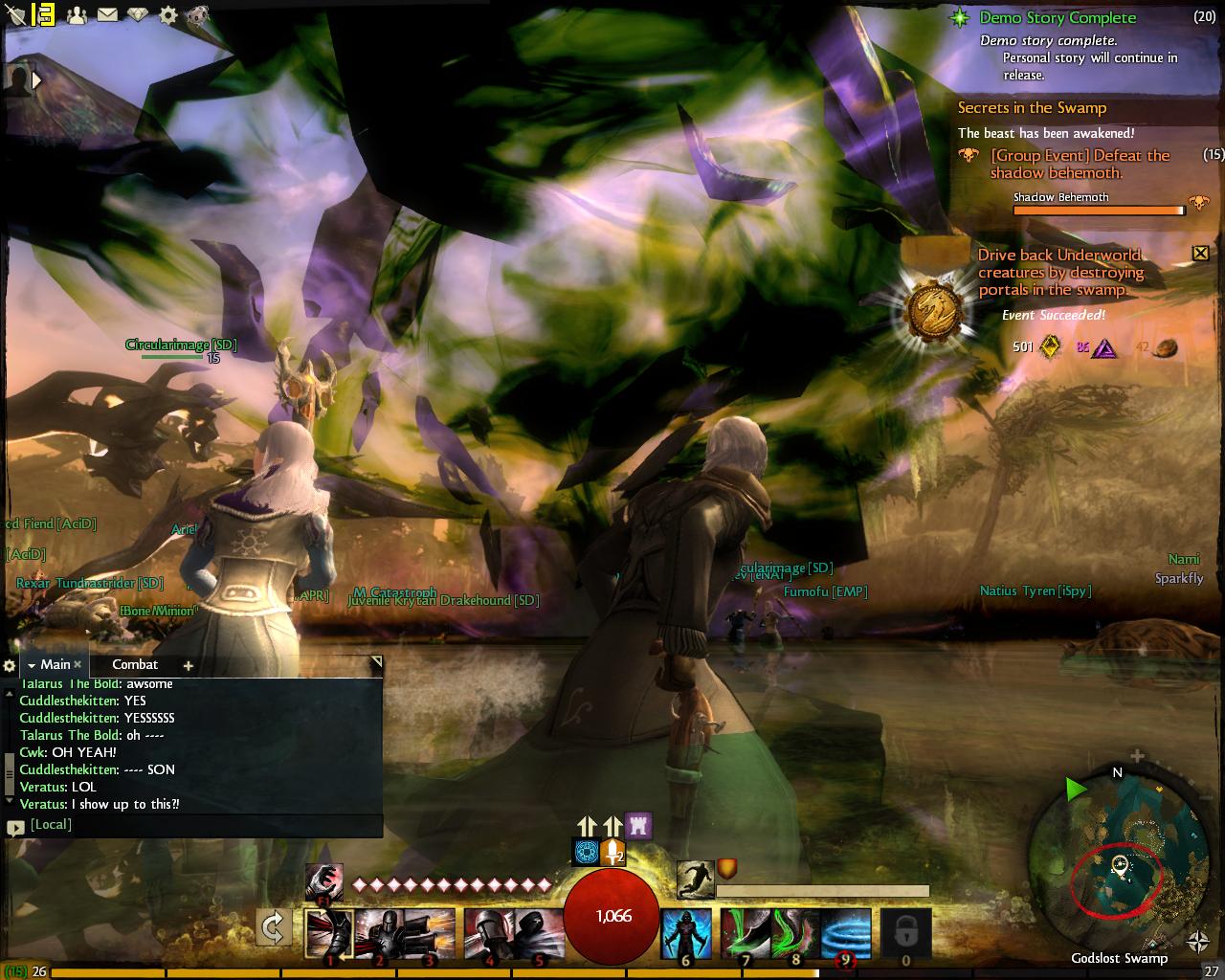
Task: Open chat options gear
Action: pyautogui.click(x=10, y=665)
